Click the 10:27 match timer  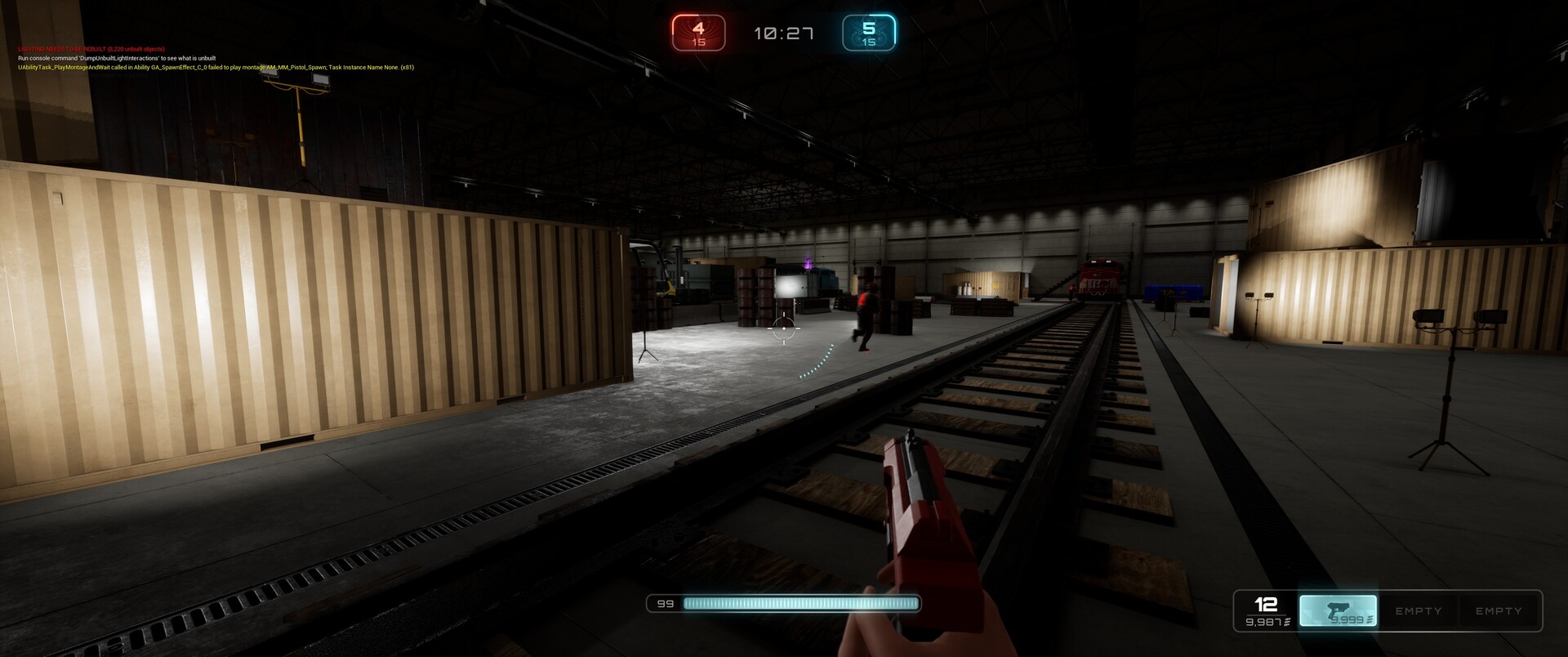[x=782, y=33]
